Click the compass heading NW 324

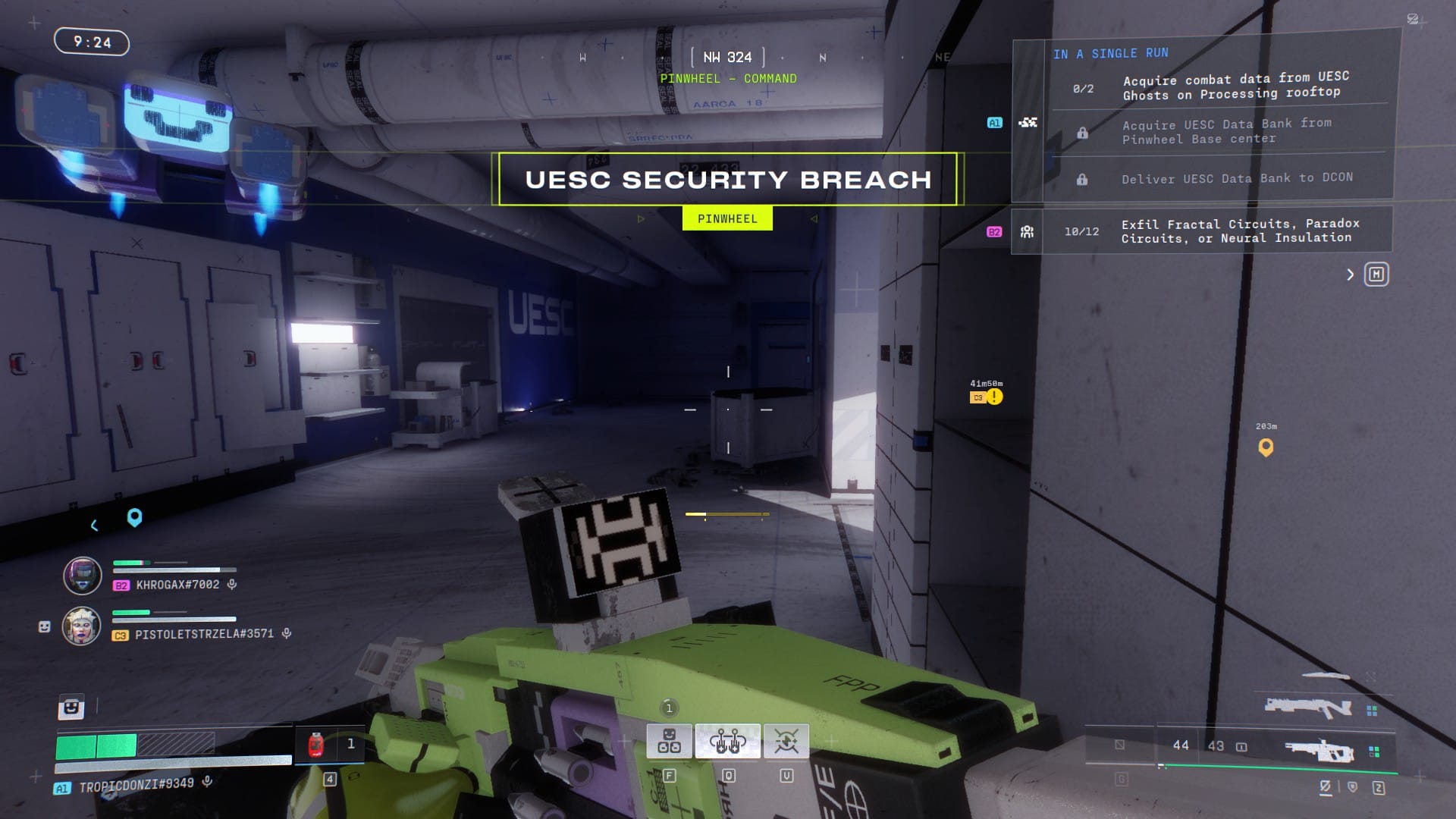[x=727, y=57]
